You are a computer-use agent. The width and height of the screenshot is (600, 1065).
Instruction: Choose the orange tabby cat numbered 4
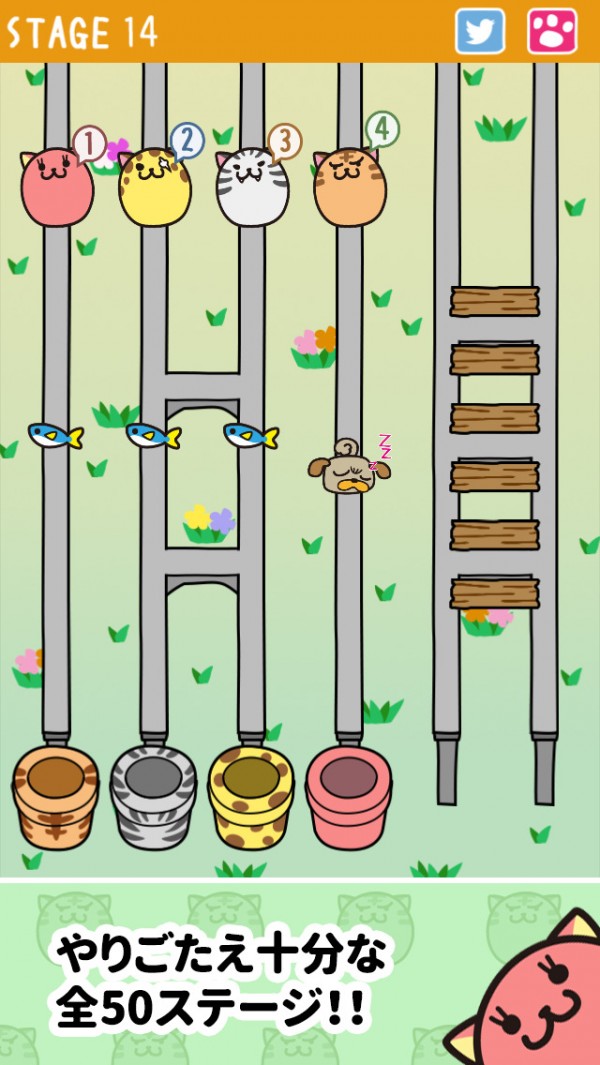coord(350,187)
